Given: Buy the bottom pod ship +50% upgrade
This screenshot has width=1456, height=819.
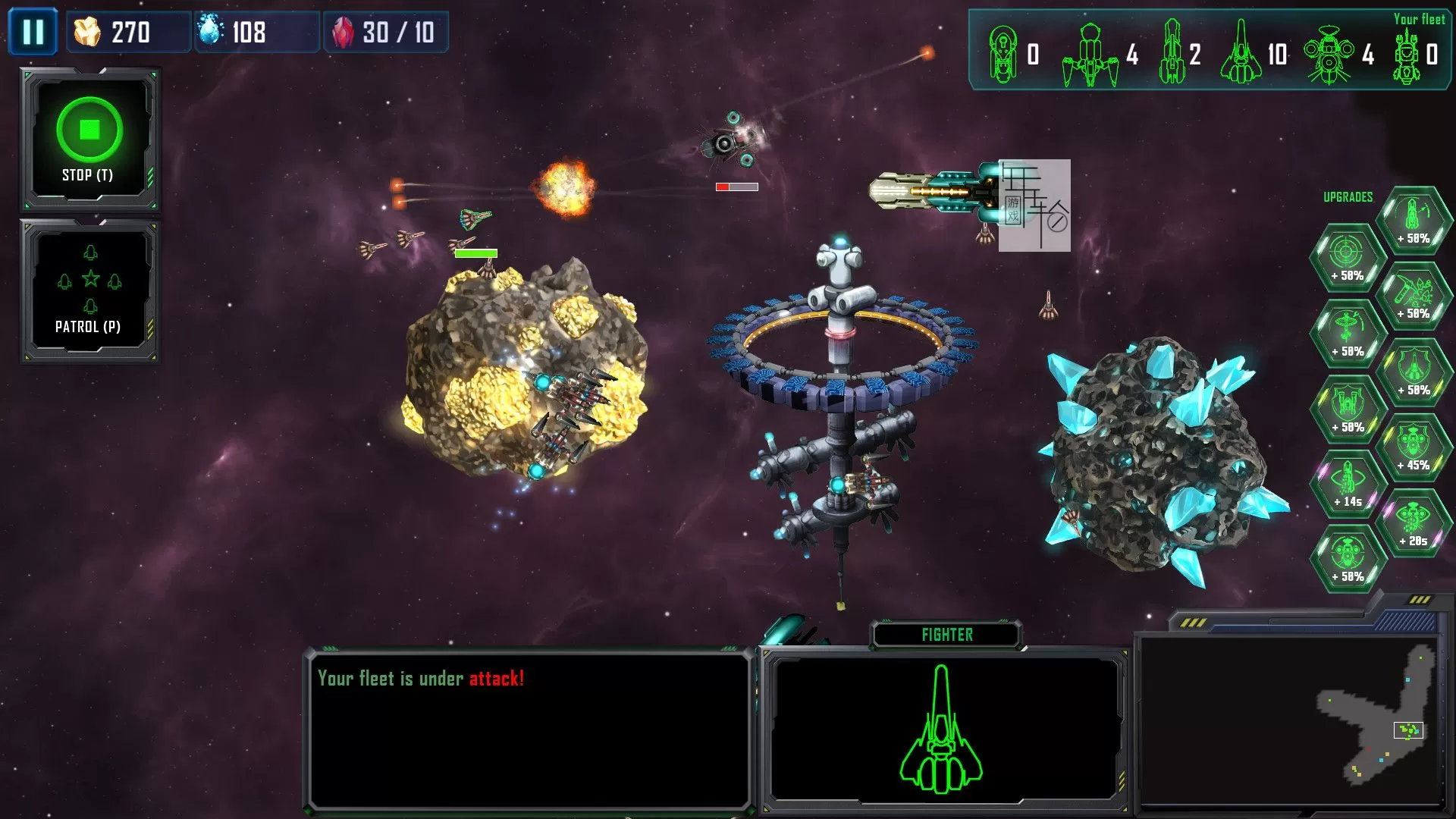Looking at the screenshot, I should [x=1348, y=560].
